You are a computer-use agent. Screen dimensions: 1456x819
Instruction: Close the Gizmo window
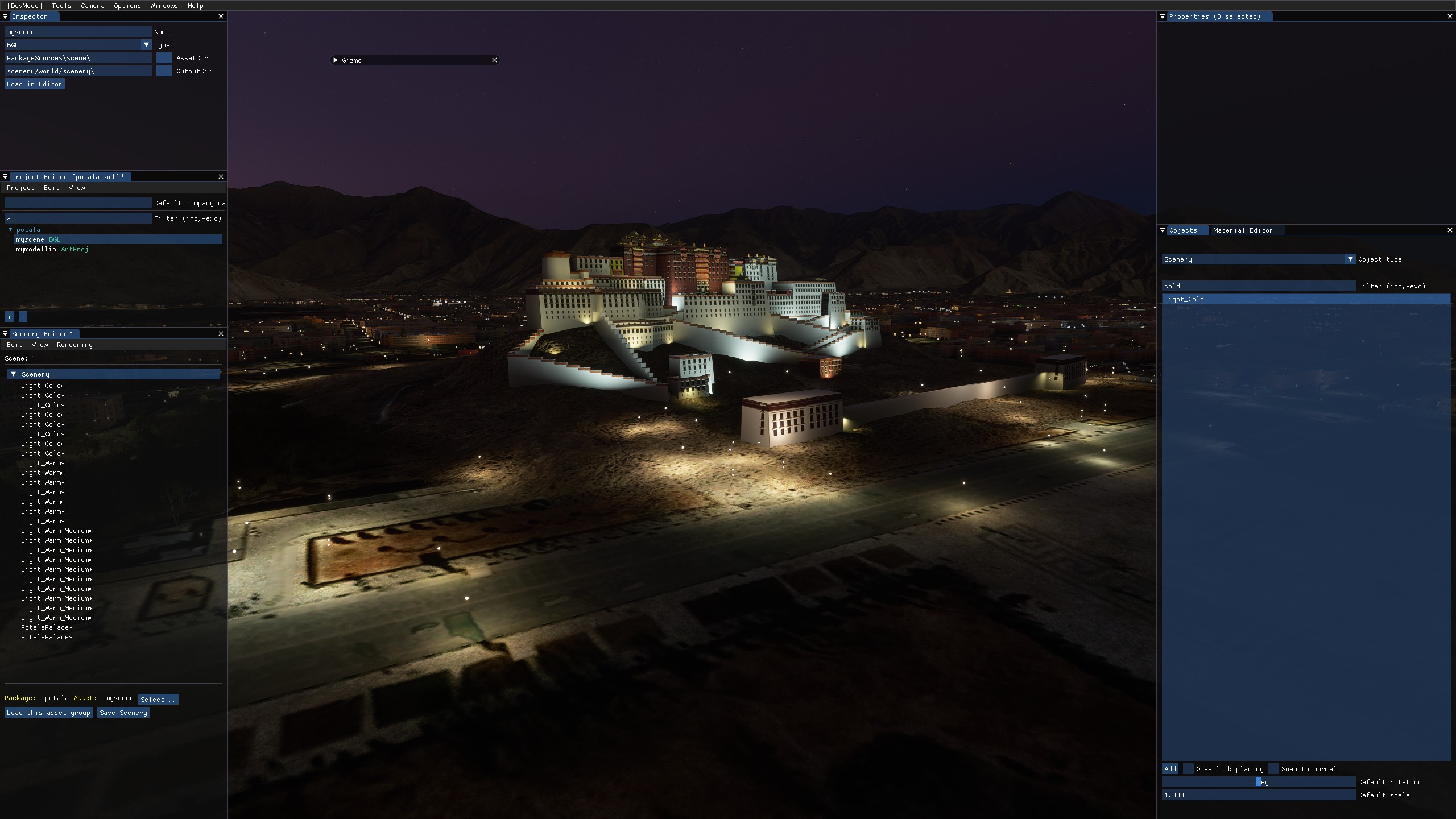[x=494, y=60]
